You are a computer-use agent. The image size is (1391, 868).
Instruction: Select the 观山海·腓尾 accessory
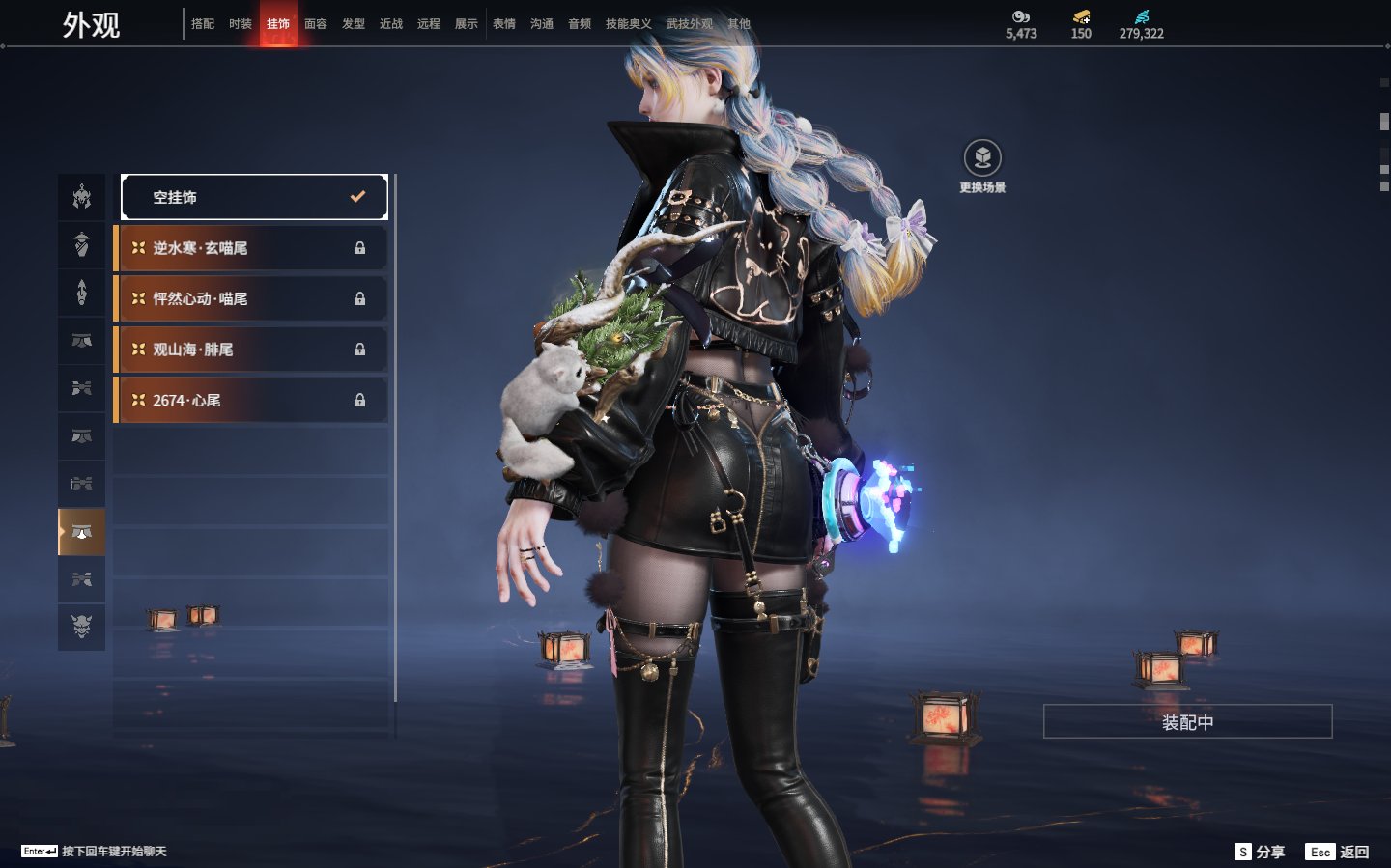click(x=251, y=350)
